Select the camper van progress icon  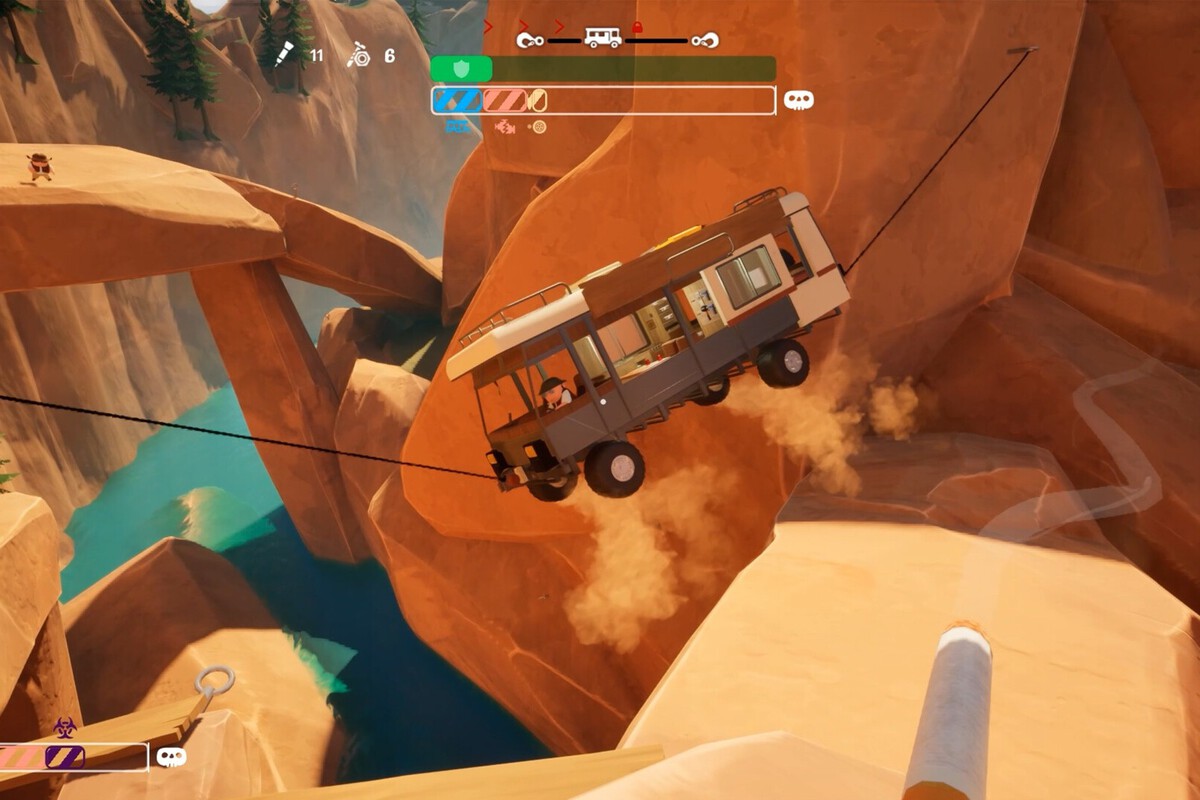click(x=603, y=38)
